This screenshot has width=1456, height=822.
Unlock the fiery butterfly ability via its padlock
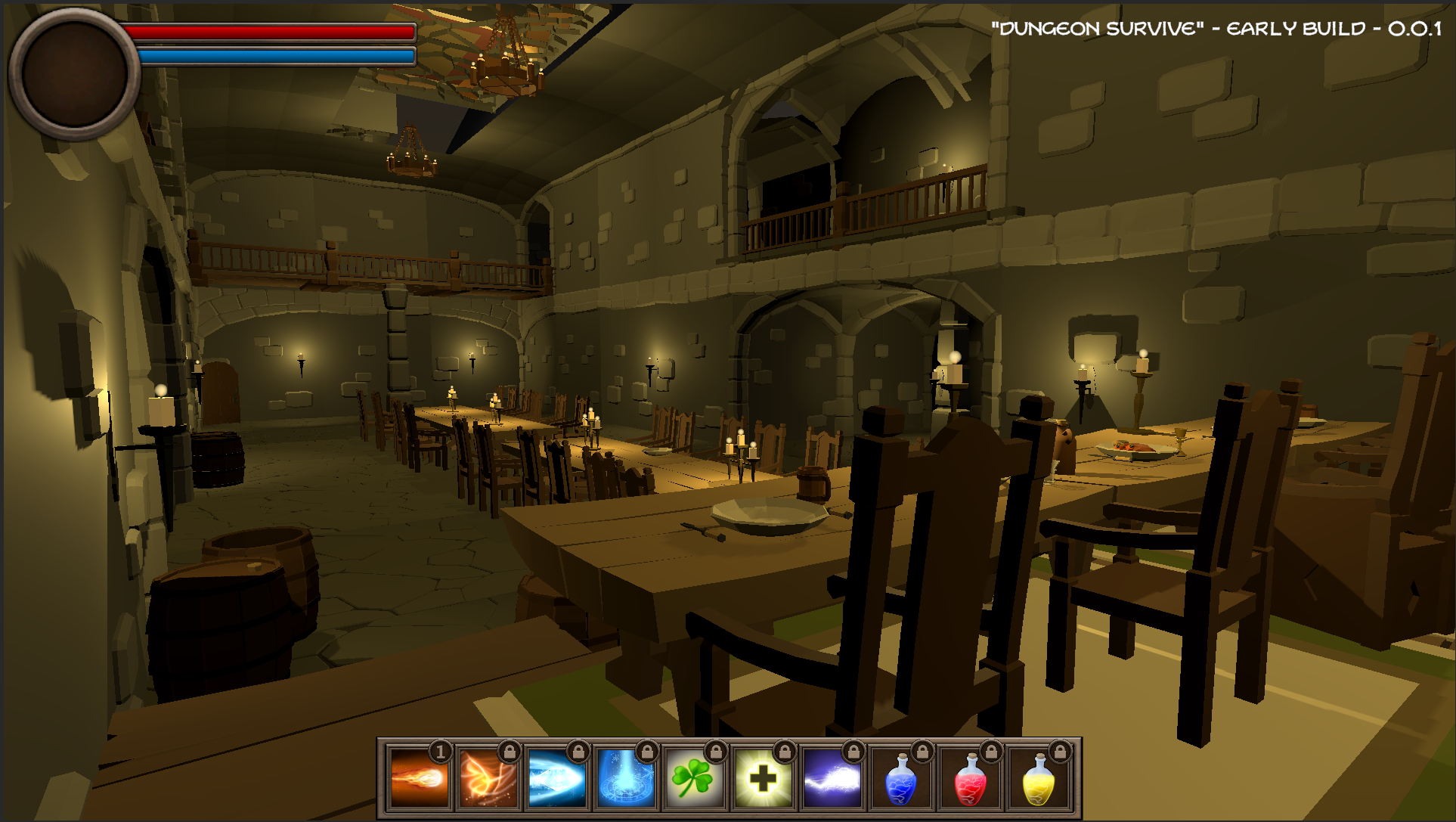tap(508, 753)
